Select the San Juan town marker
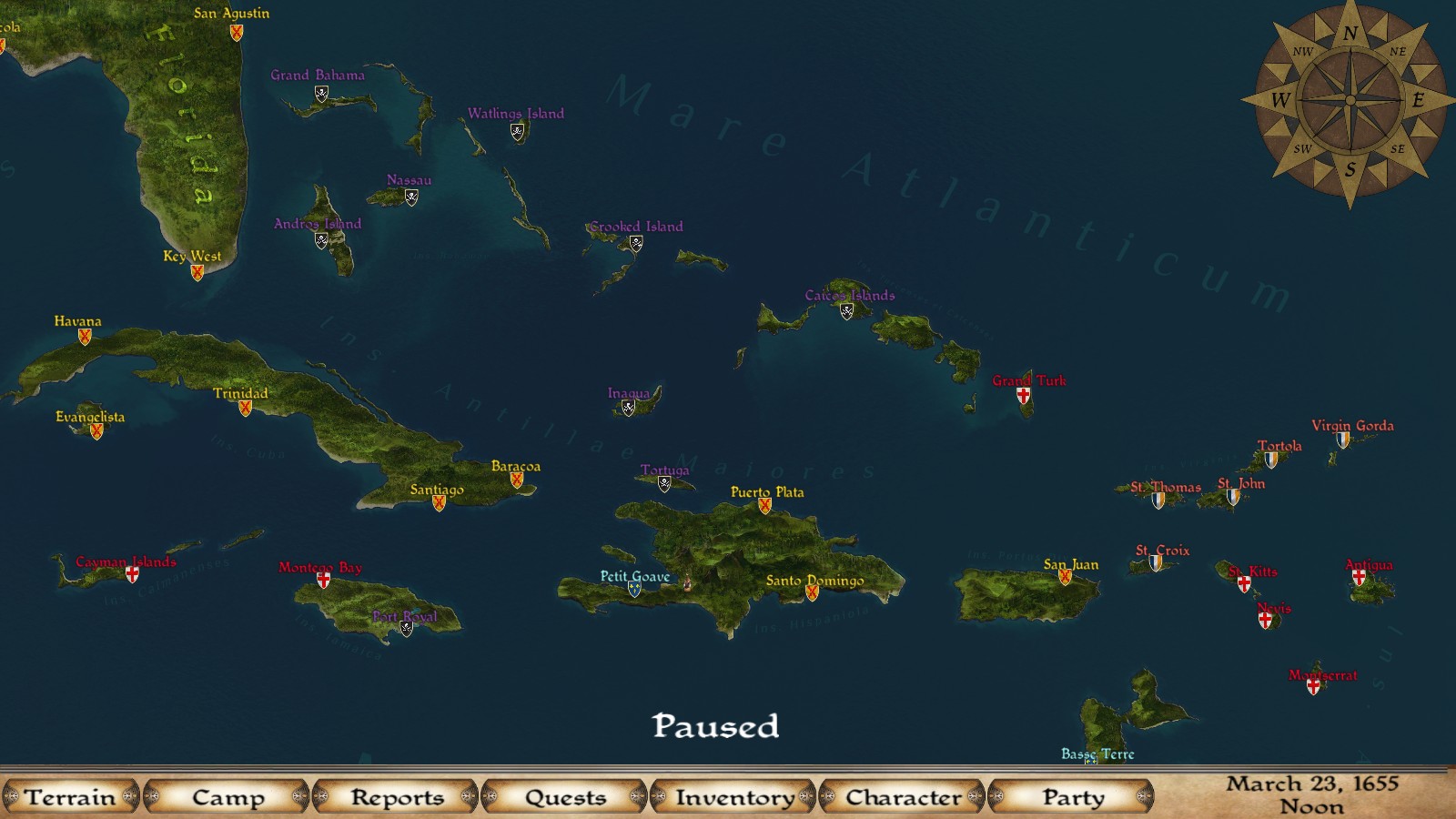 click(1065, 576)
